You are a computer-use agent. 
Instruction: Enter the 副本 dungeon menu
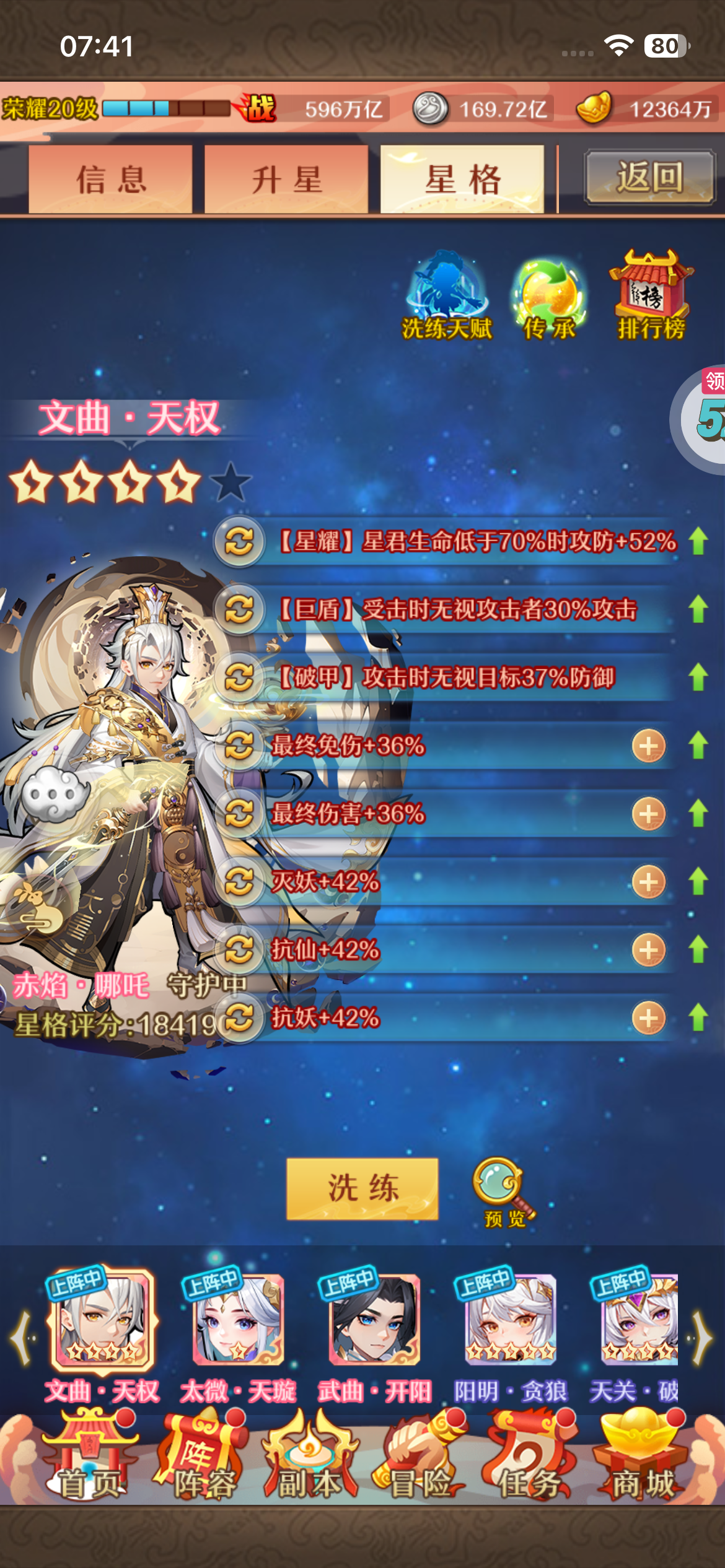(309, 1457)
